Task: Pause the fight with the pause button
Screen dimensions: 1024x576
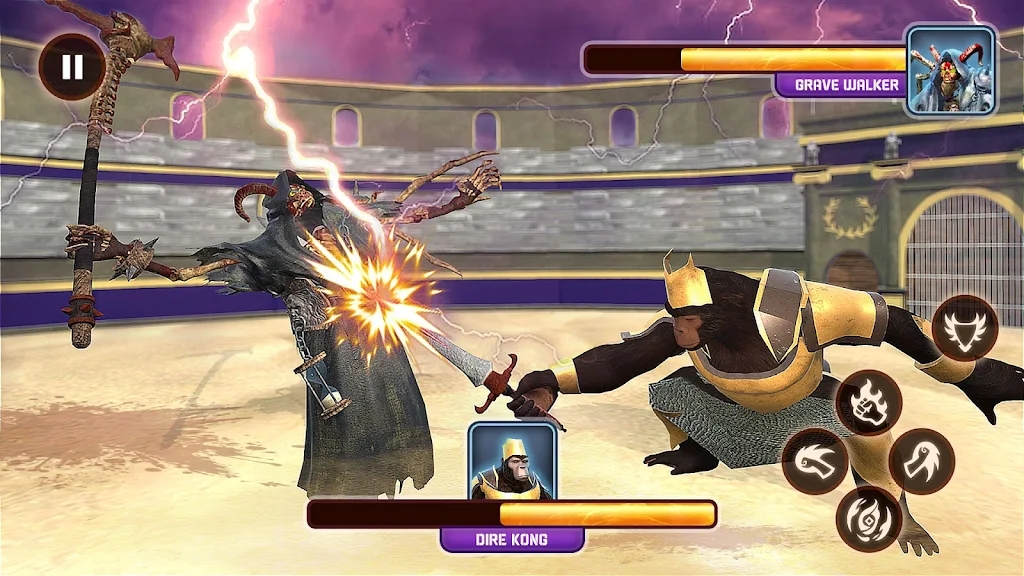Action: click(71, 67)
